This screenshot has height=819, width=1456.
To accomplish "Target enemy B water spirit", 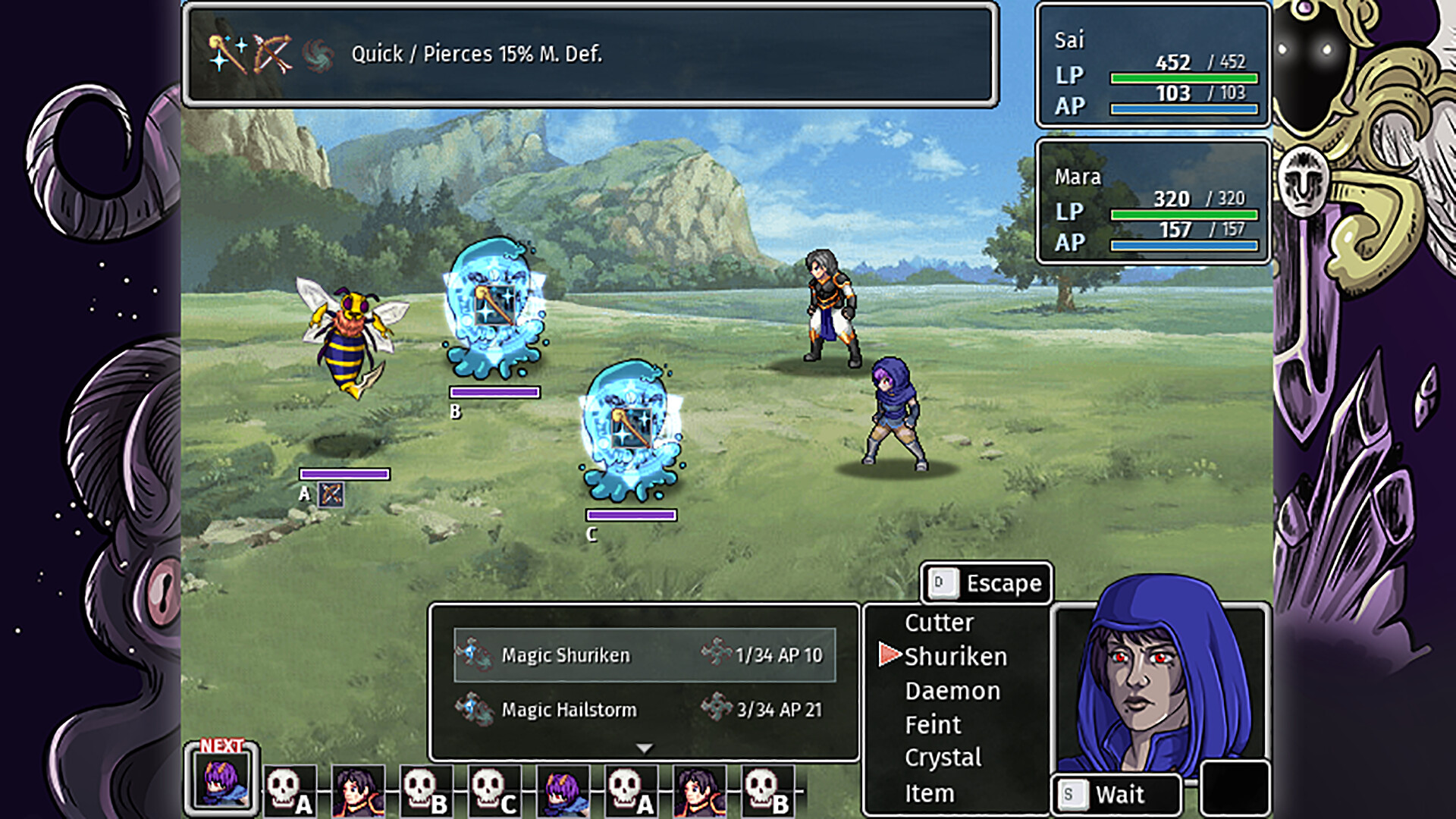I will 494,309.
